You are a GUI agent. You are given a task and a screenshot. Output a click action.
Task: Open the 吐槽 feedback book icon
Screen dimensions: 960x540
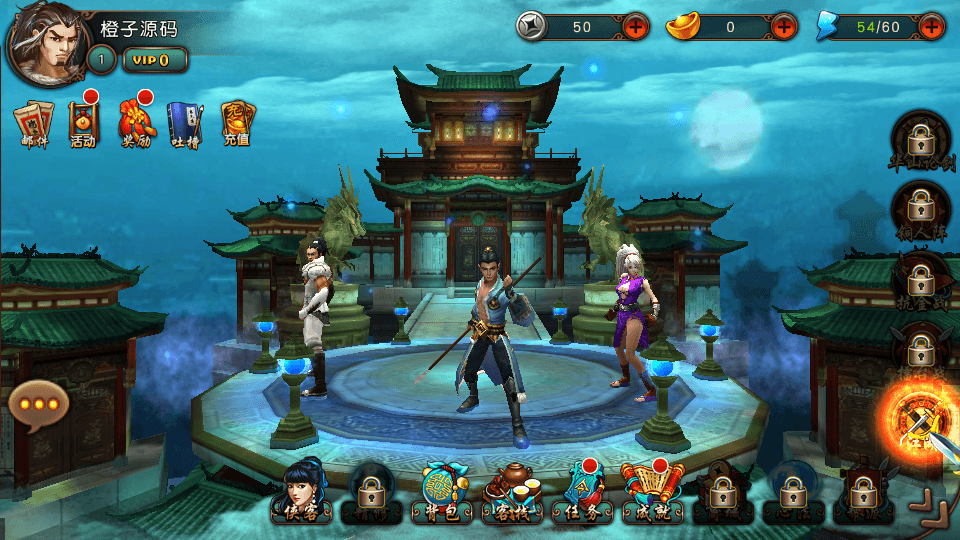(185, 124)
